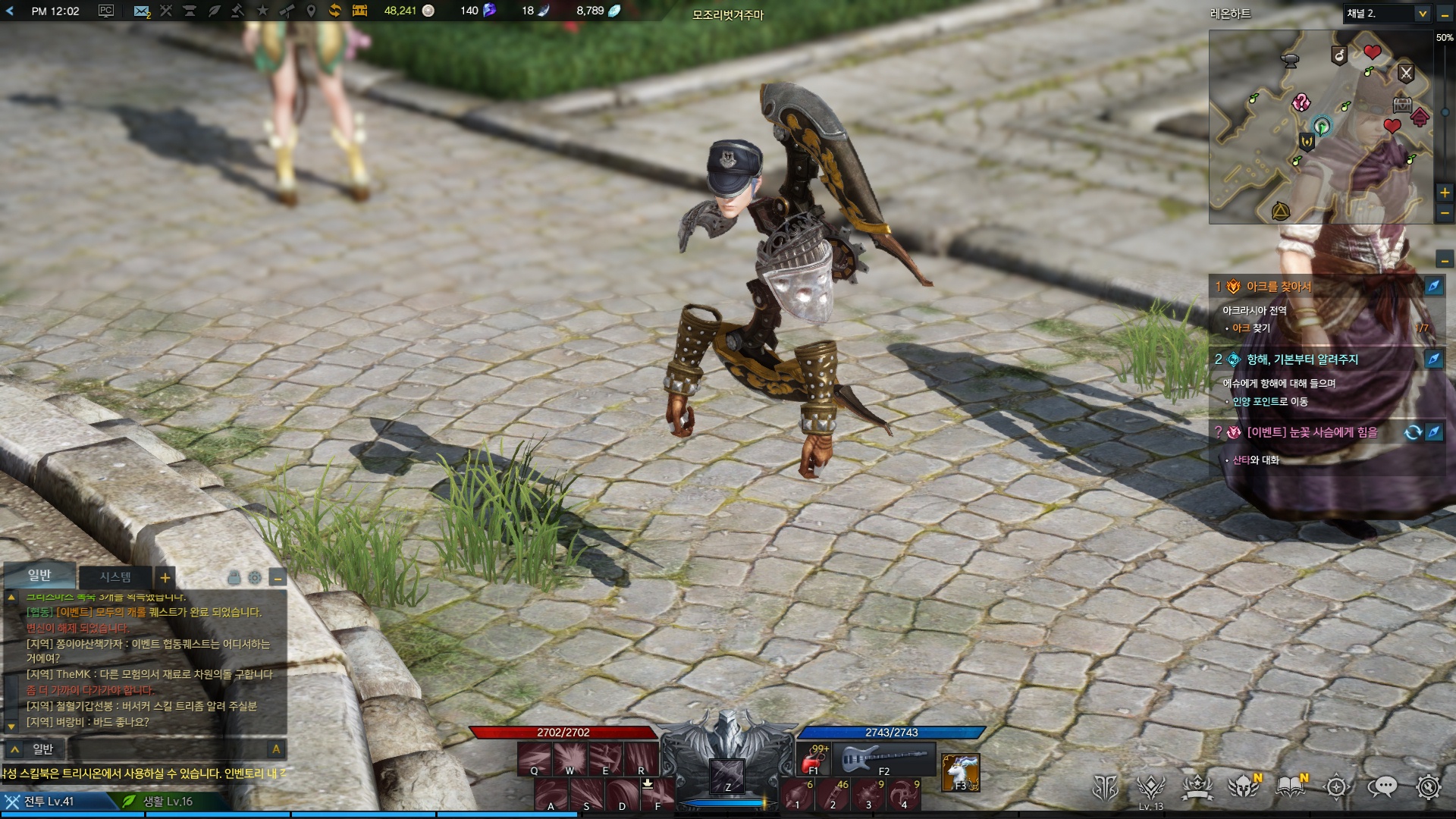Use the red health potion slot F1

(x=814, y=758)
